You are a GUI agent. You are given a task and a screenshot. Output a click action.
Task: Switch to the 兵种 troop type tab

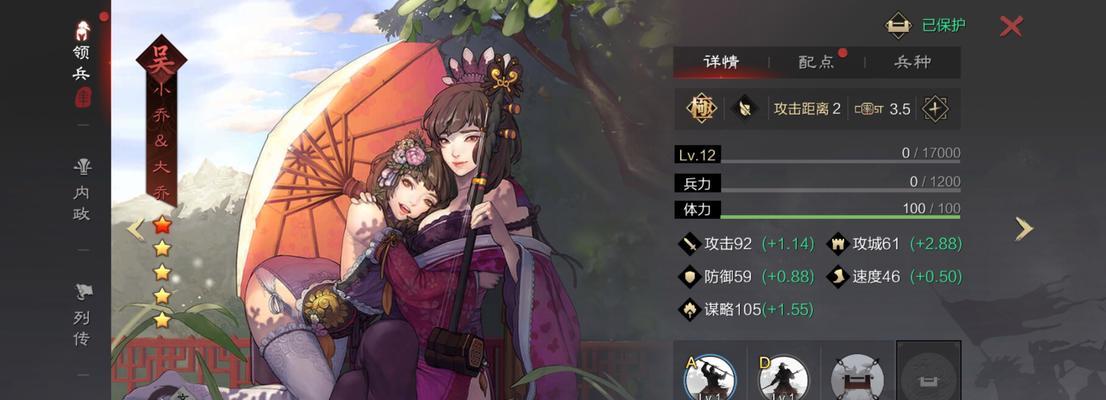coord(910,62)
